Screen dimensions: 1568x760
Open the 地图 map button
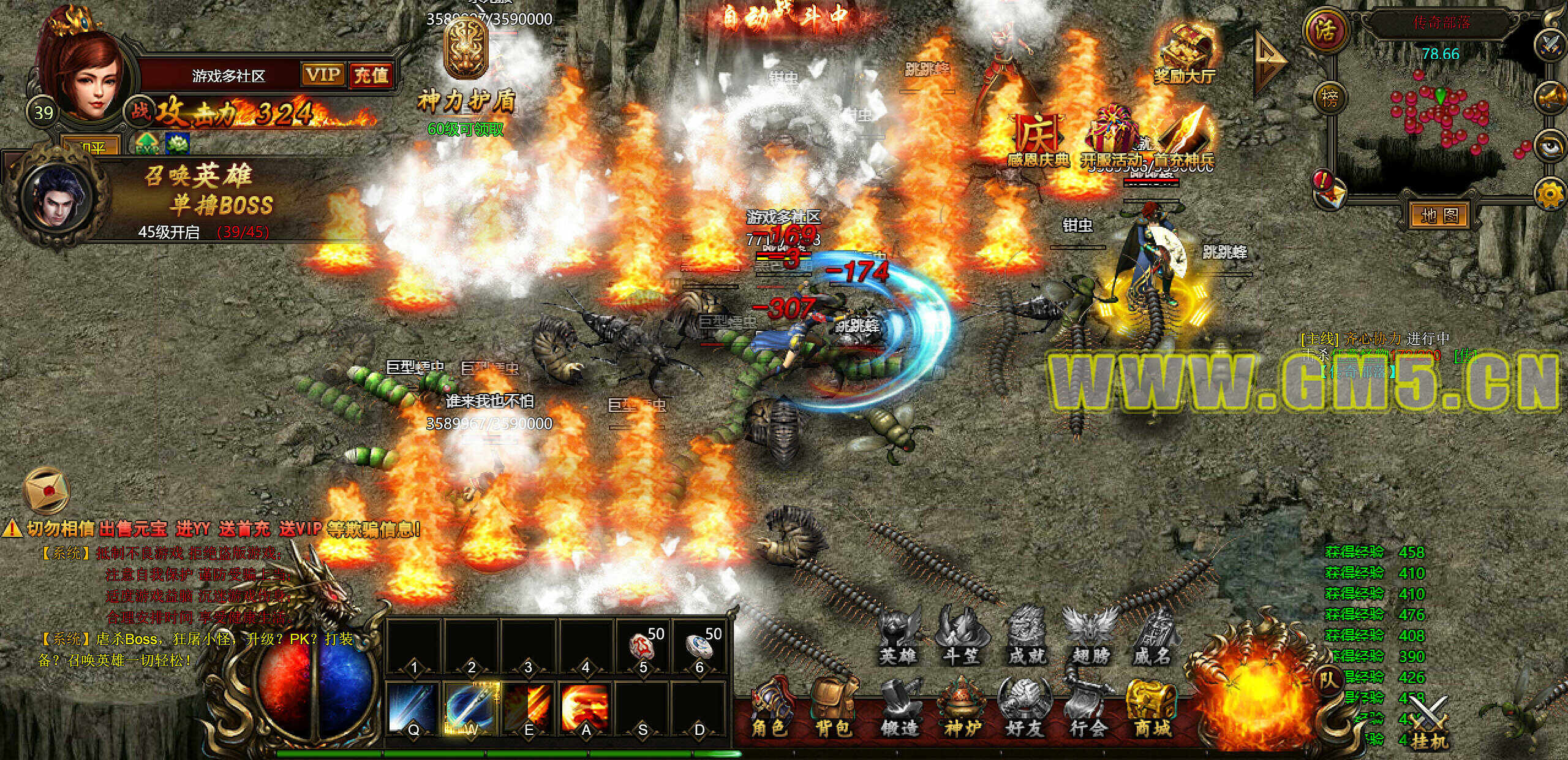(x=1439, y=215)
